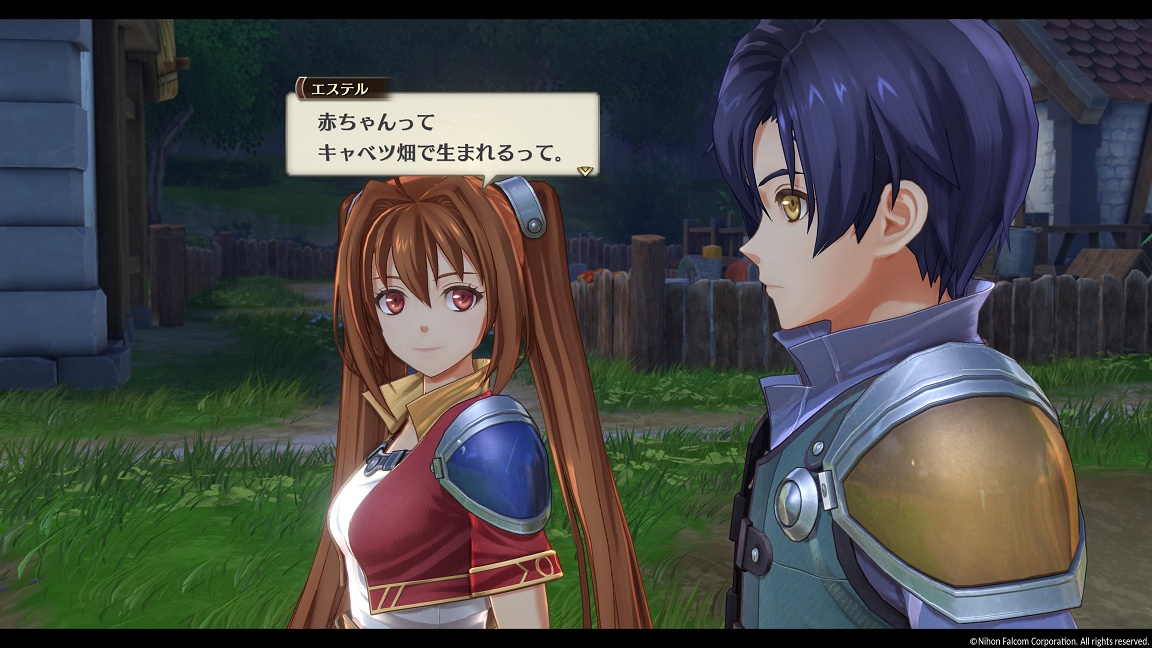The width and height of the screenshot is (1152, 648).
Task: Advance dialogue with the yellow arrow indicator
Action: (x=585, y=170)
